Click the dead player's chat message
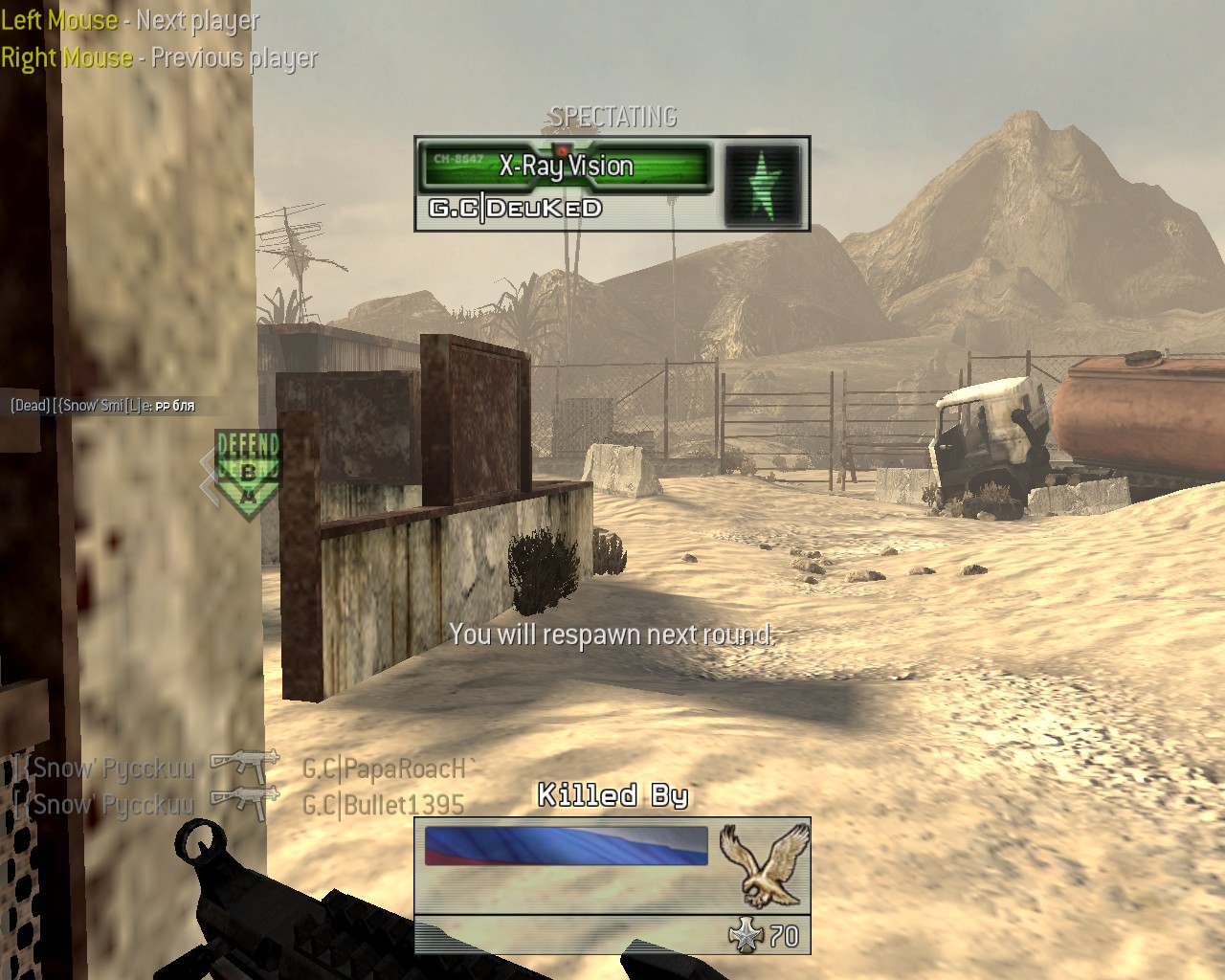This screenshot has height=980, width=1225. tap(102, 406)
